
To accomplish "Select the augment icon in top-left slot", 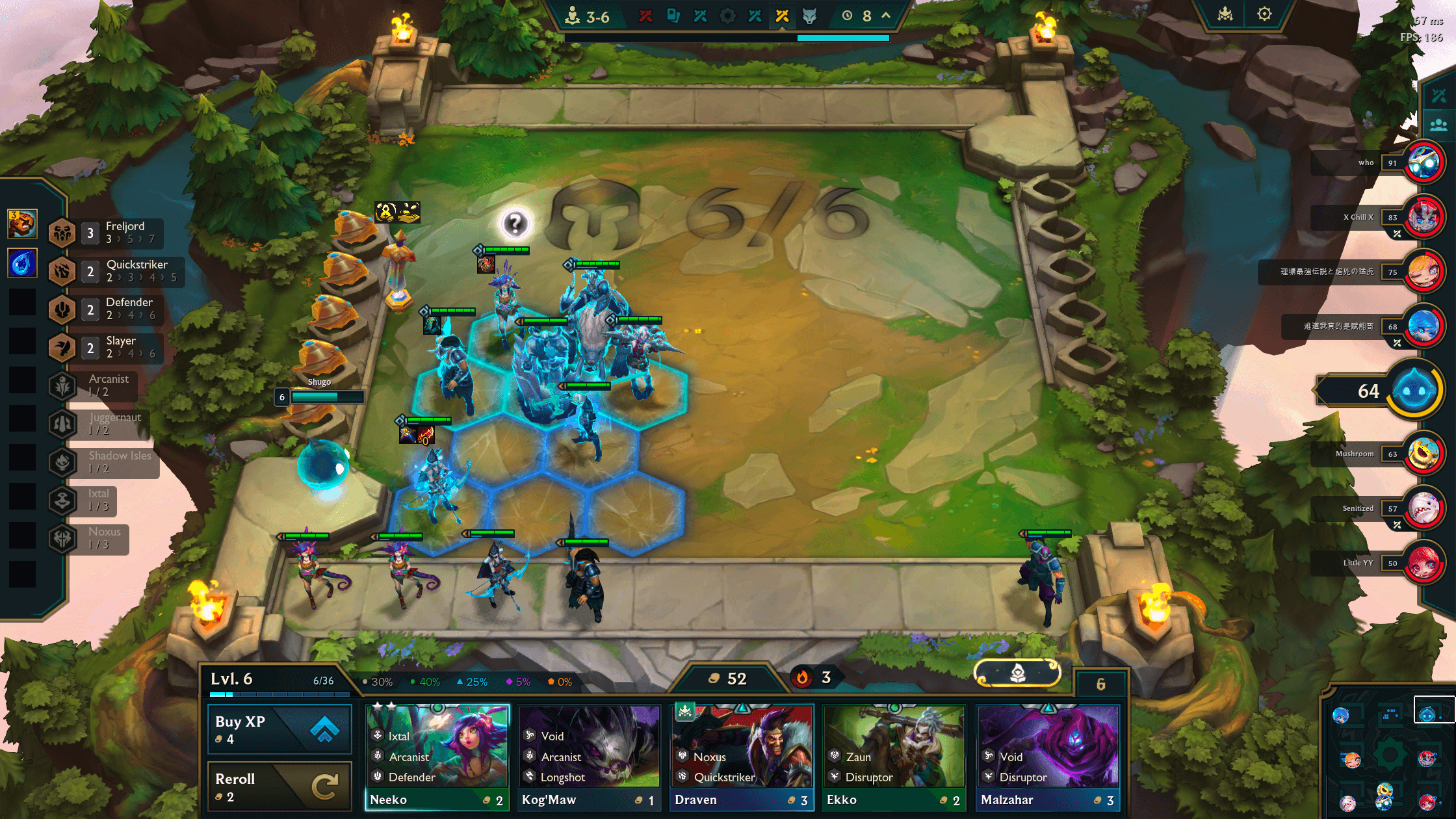I will (23, 224).
